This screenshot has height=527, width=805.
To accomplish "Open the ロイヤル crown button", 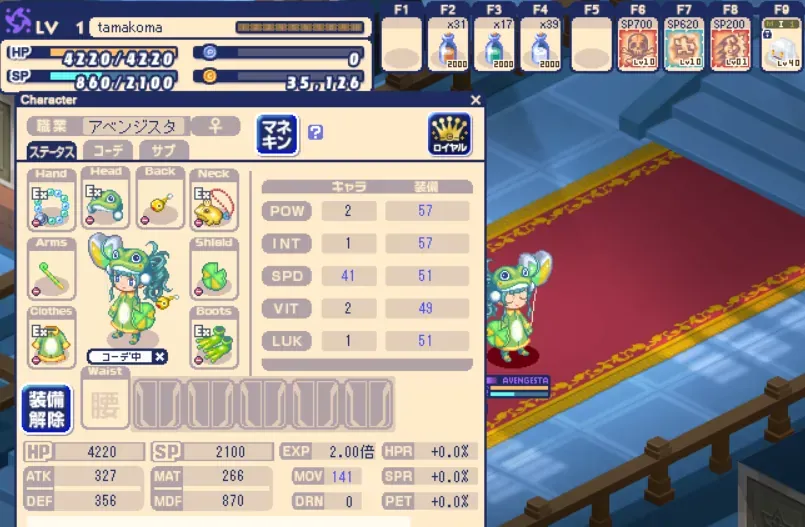I will point(450,133).
